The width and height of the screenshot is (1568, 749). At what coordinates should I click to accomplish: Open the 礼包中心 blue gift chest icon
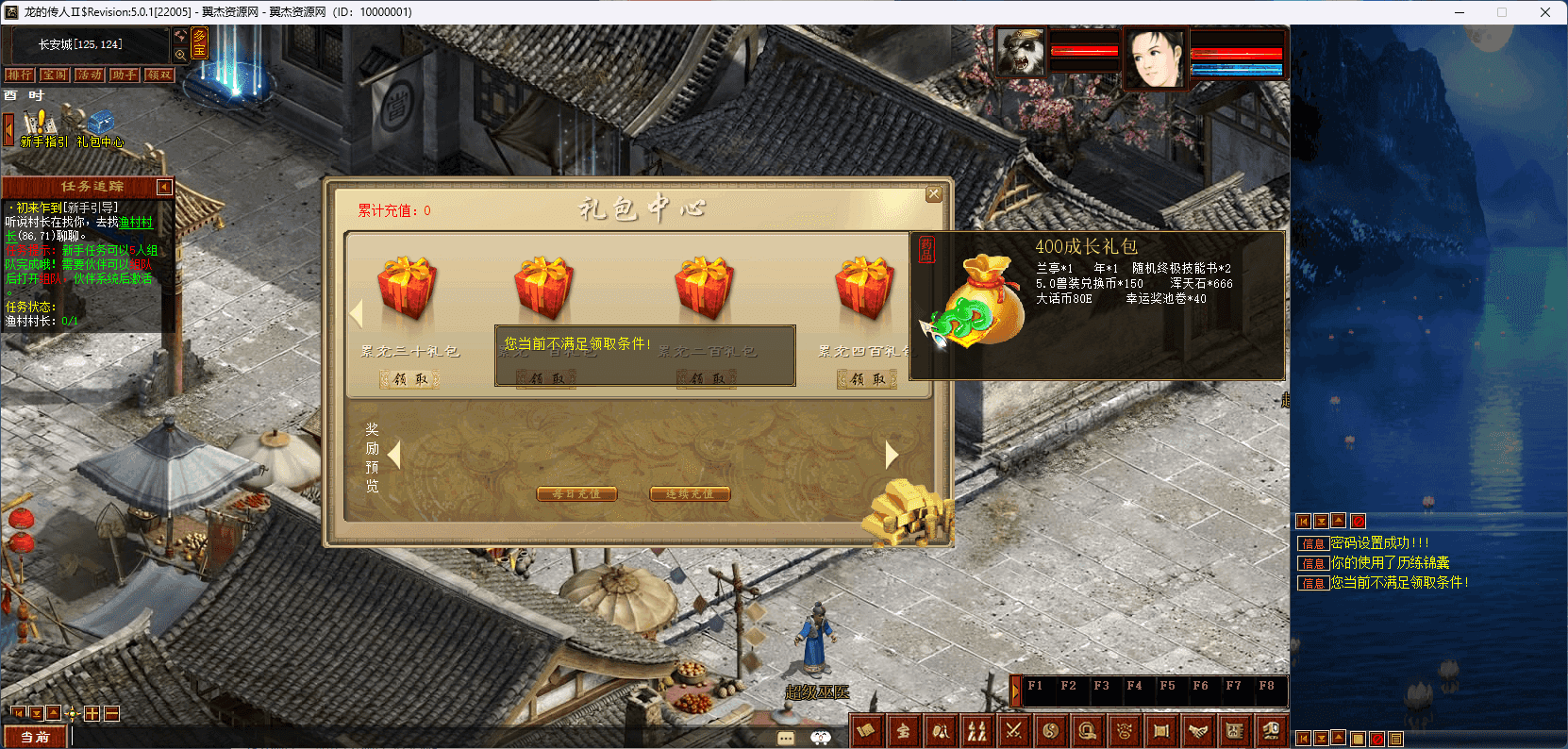[x=101, y=123]
